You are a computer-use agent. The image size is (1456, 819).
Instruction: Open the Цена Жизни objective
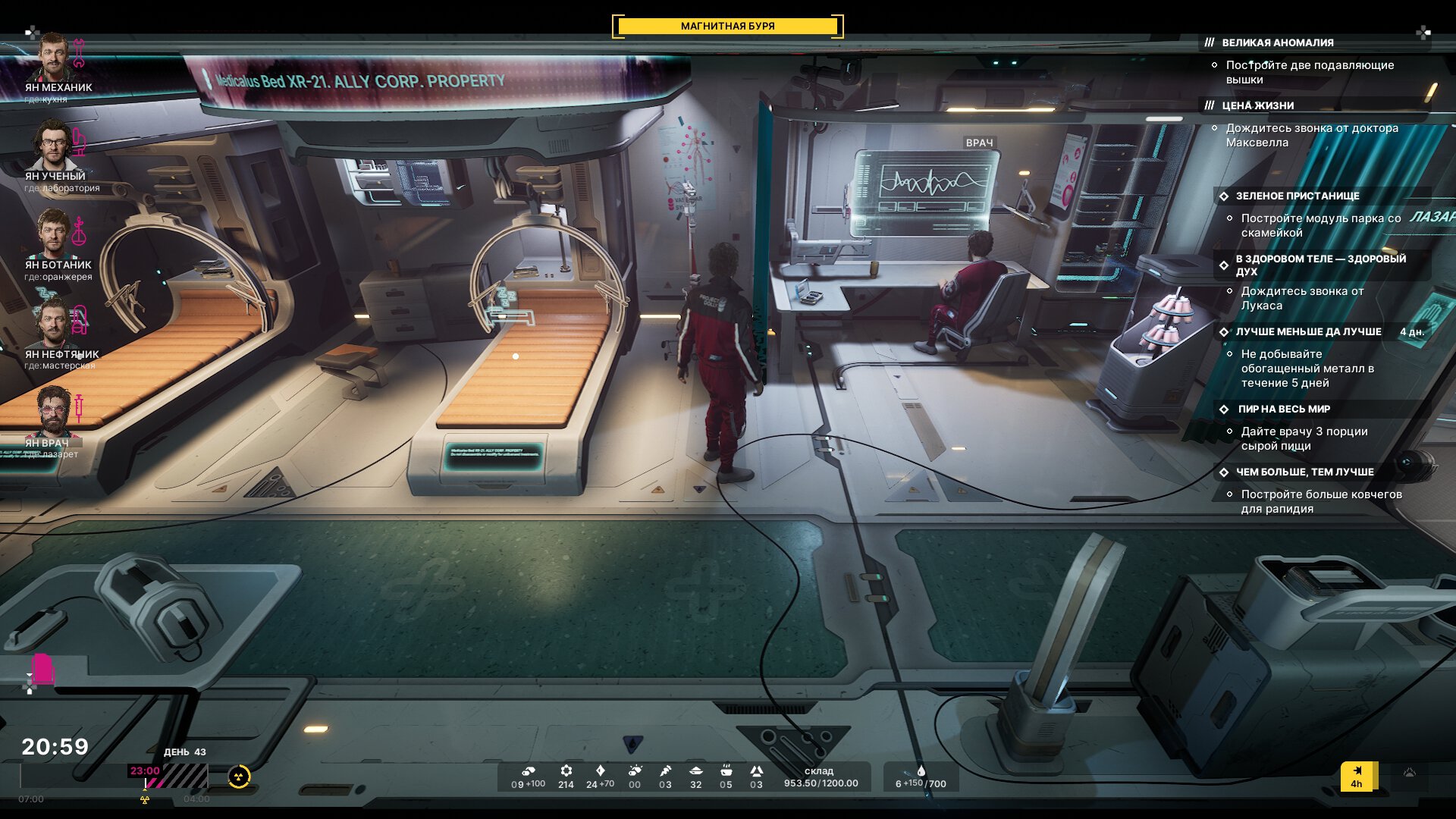[x=1257, y=106]
